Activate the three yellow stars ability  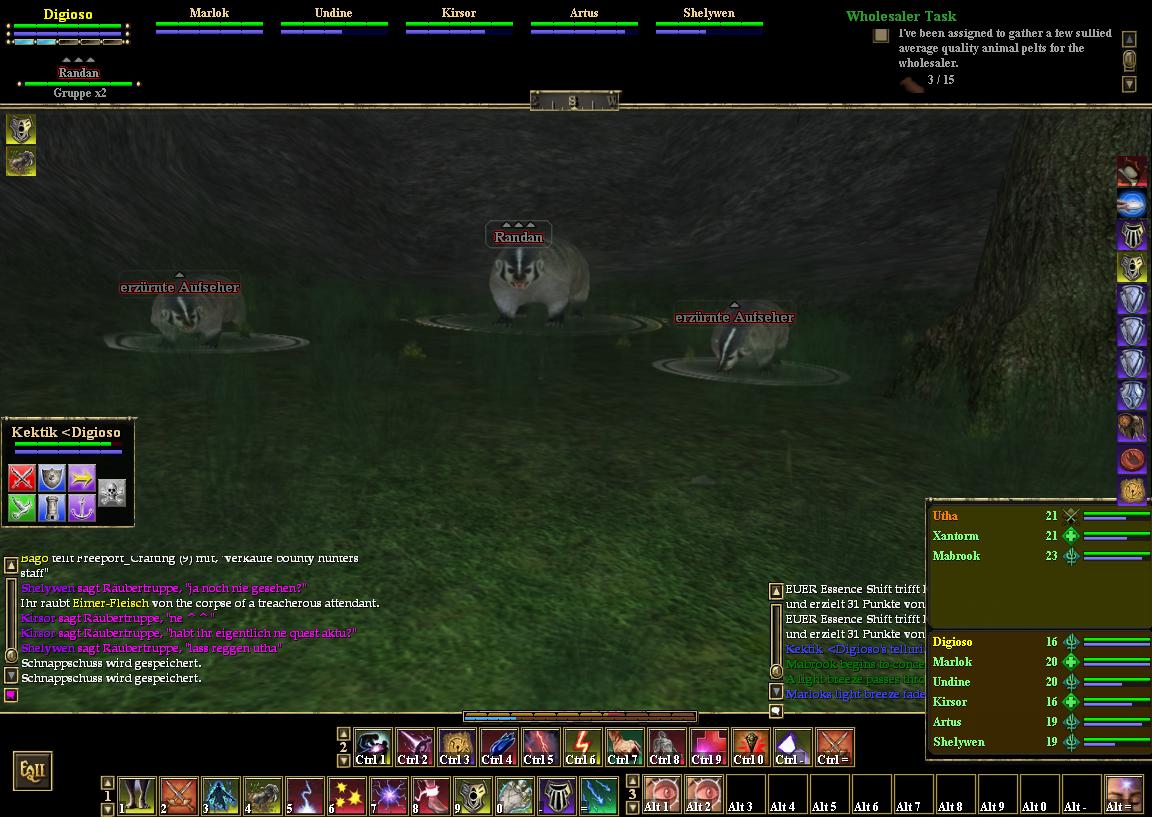pos(347,797)
